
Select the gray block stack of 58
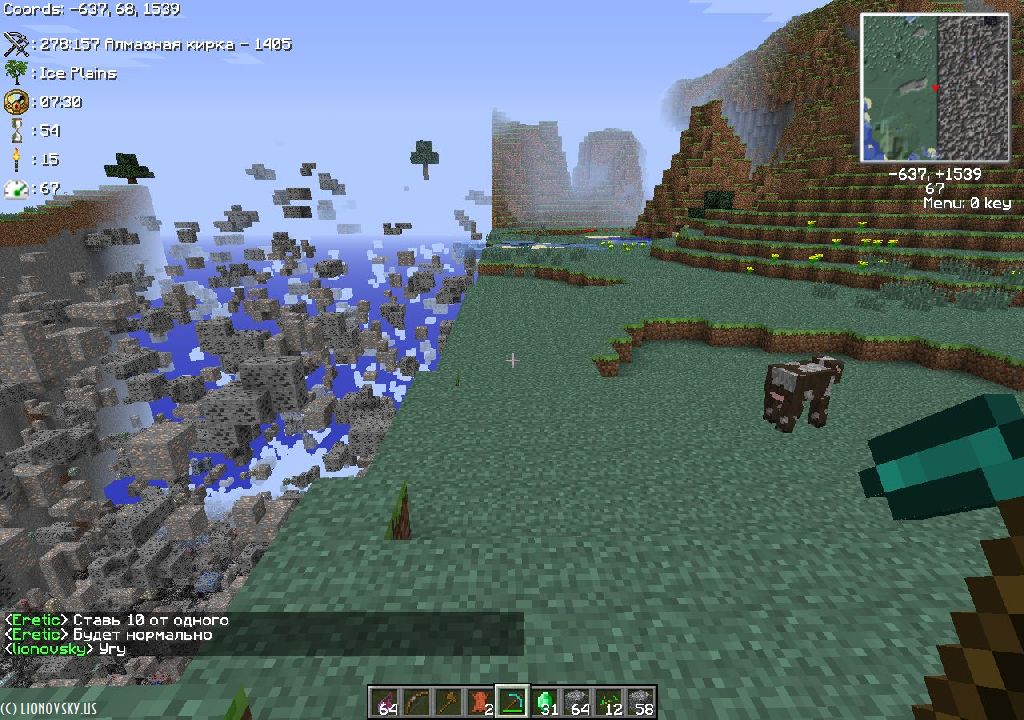coord(641,702)
